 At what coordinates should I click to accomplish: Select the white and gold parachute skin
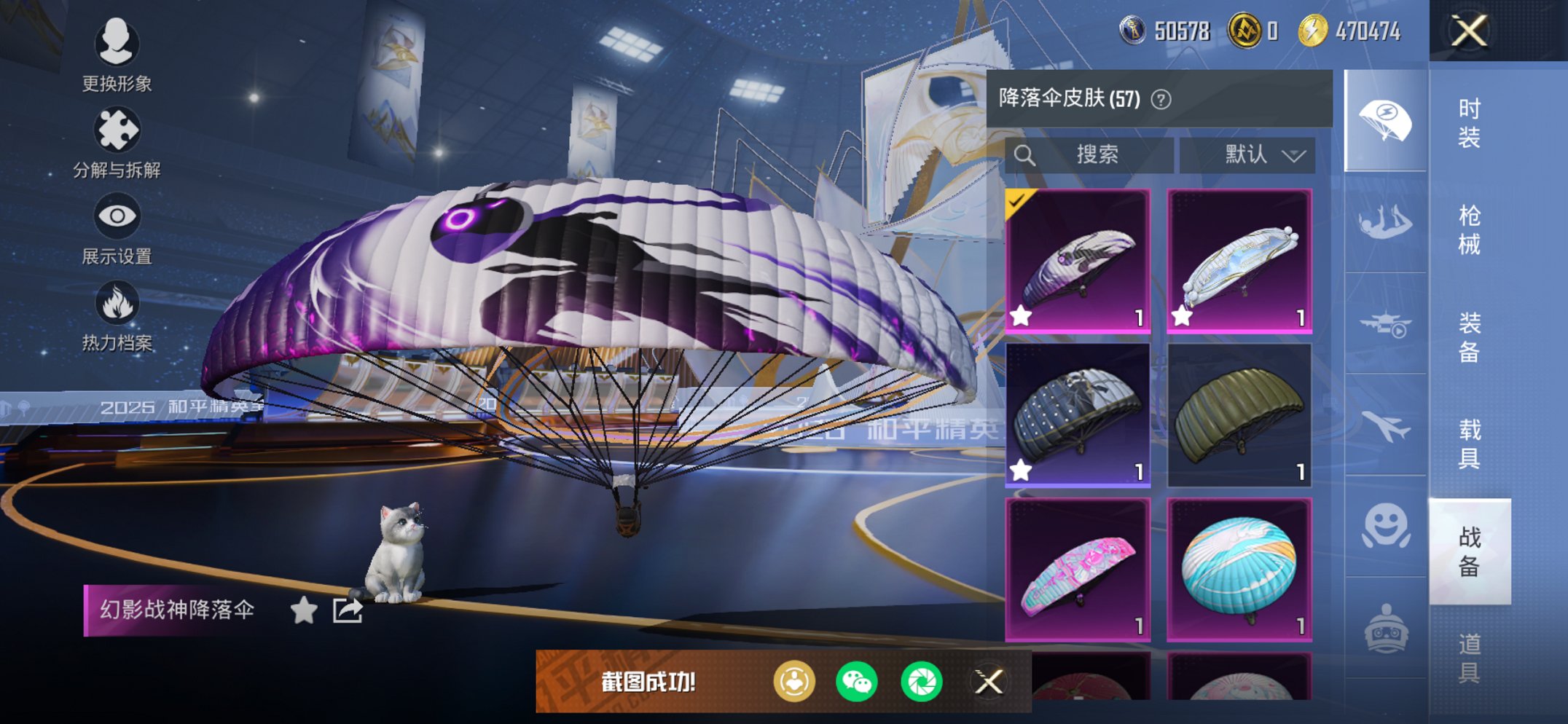tap(1239, 261)
